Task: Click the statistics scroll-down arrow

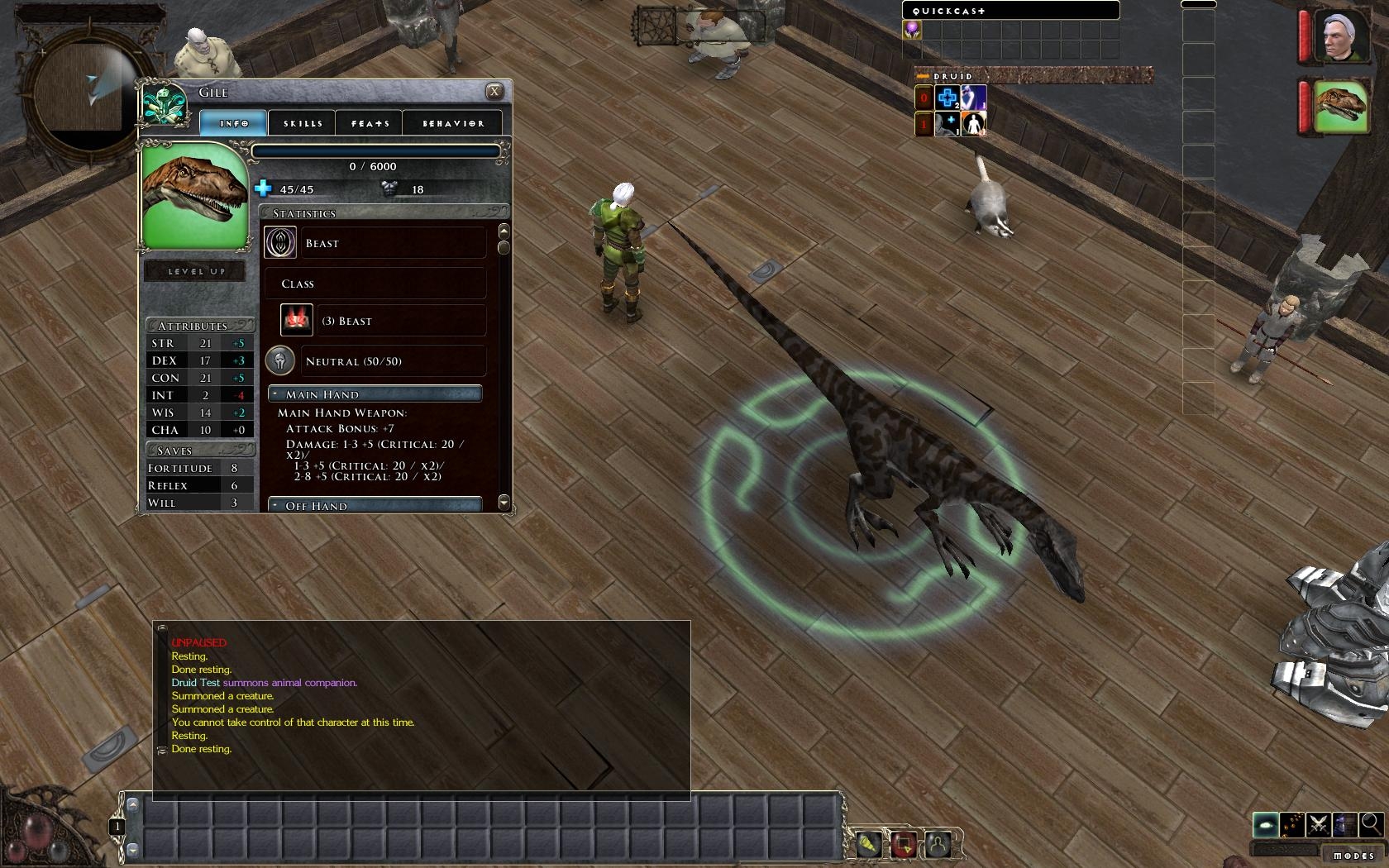Action: pos(504,503)
